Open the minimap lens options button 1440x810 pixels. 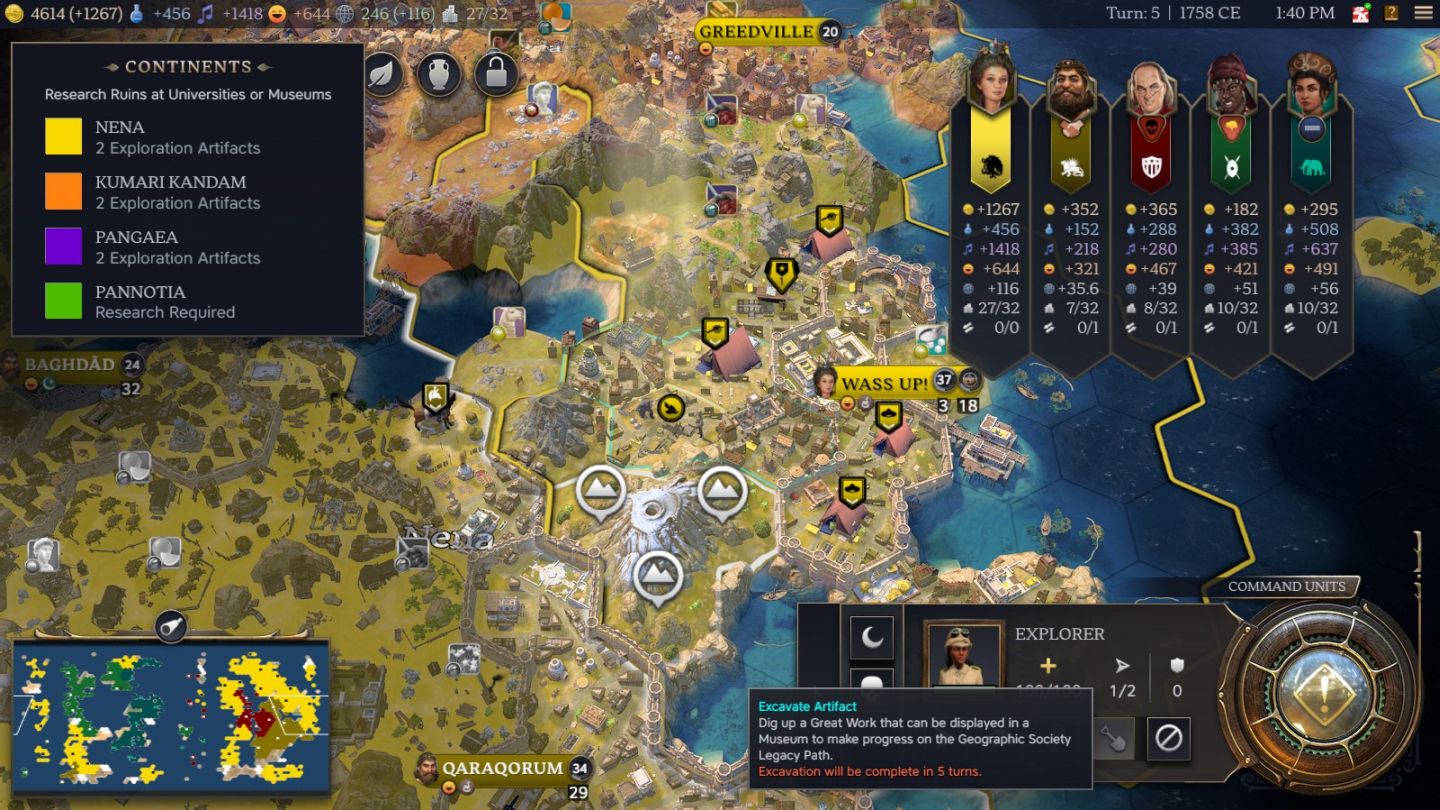(x=171, y=626)
